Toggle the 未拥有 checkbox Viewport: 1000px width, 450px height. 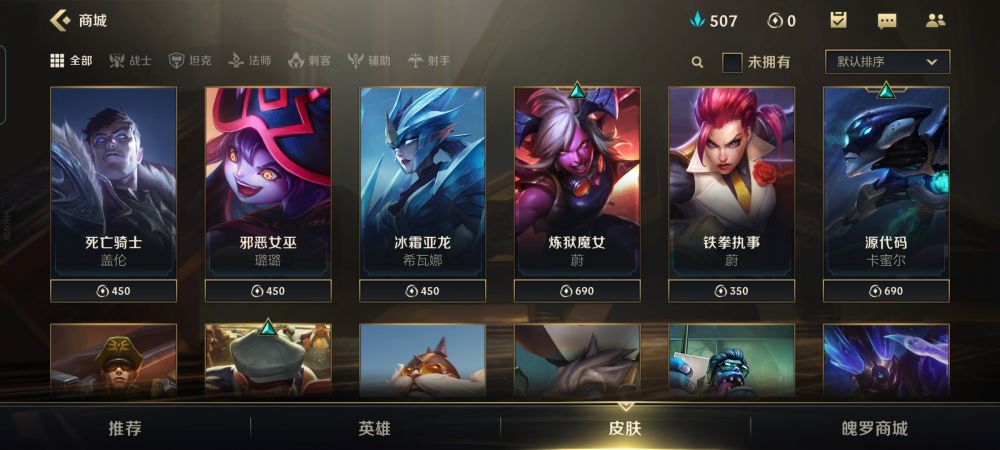[733, 62]
